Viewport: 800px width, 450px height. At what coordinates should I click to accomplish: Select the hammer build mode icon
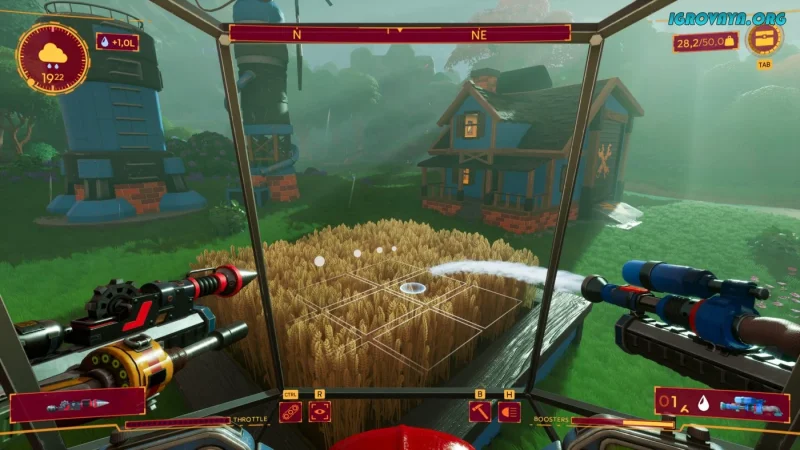(x=480, y=411)
